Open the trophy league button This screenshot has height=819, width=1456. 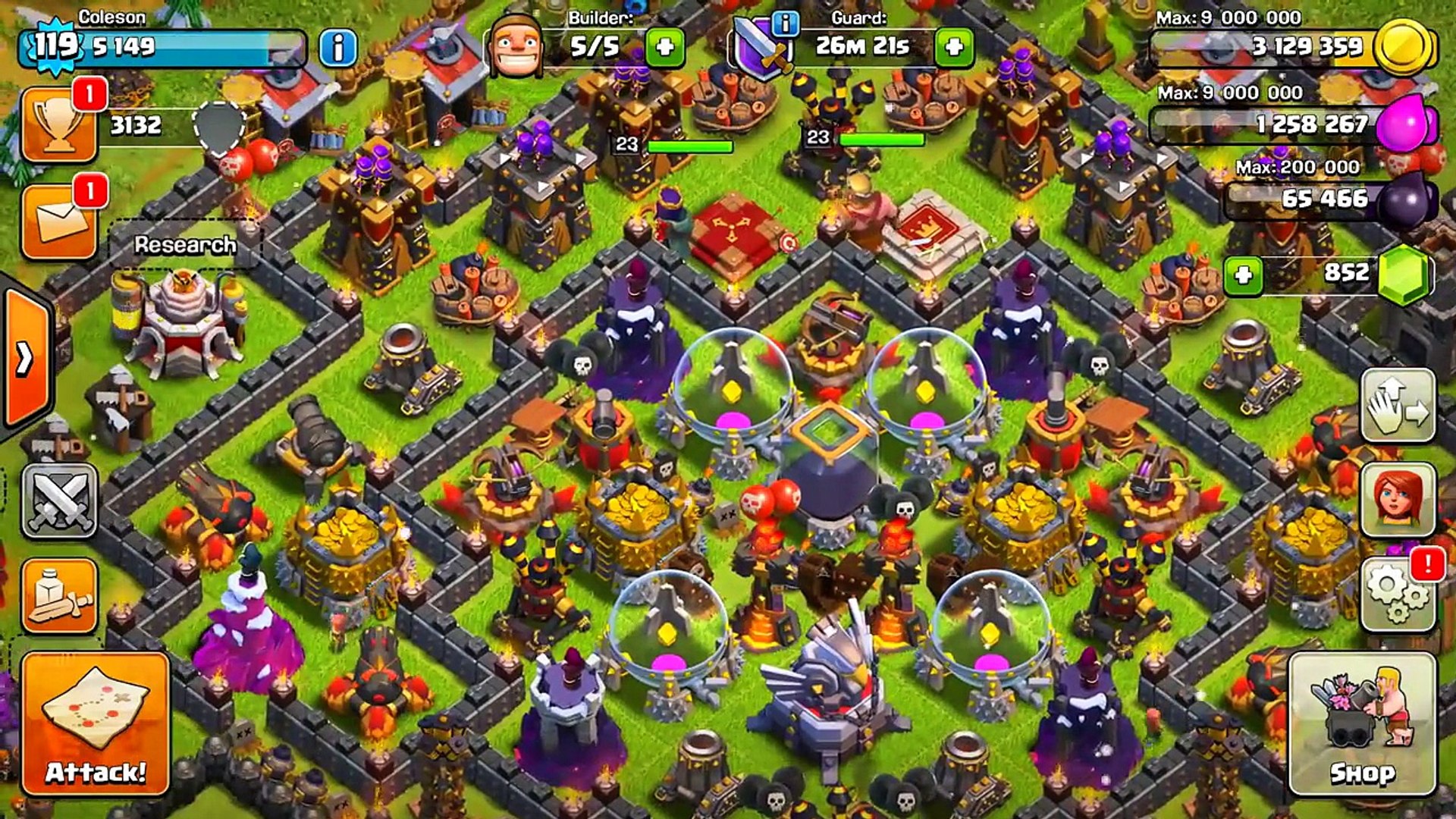pyautogui.click(x=59, y=125)
